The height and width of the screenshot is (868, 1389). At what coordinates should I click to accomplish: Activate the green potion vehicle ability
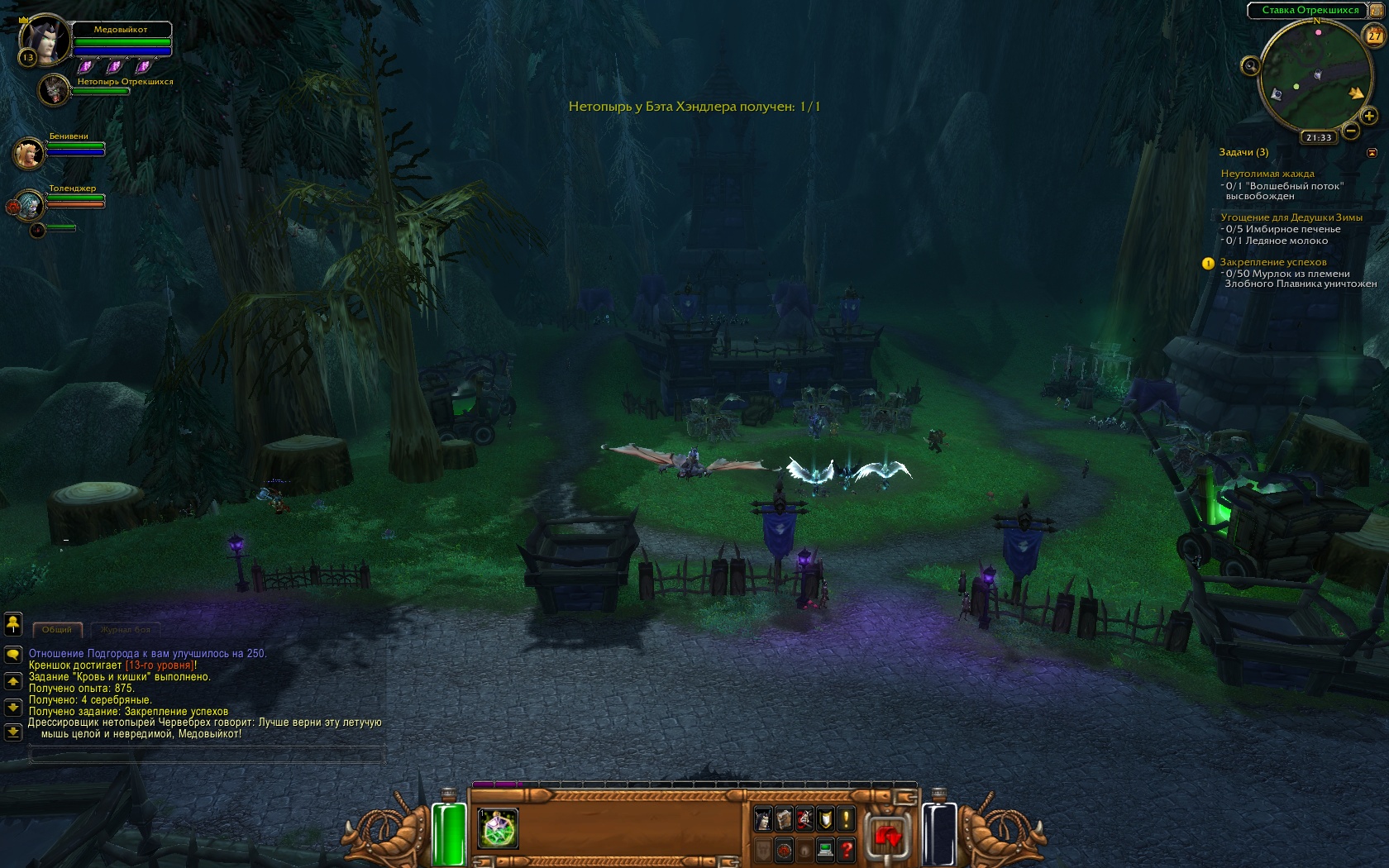pyautogui.click(x=498, y=828)
